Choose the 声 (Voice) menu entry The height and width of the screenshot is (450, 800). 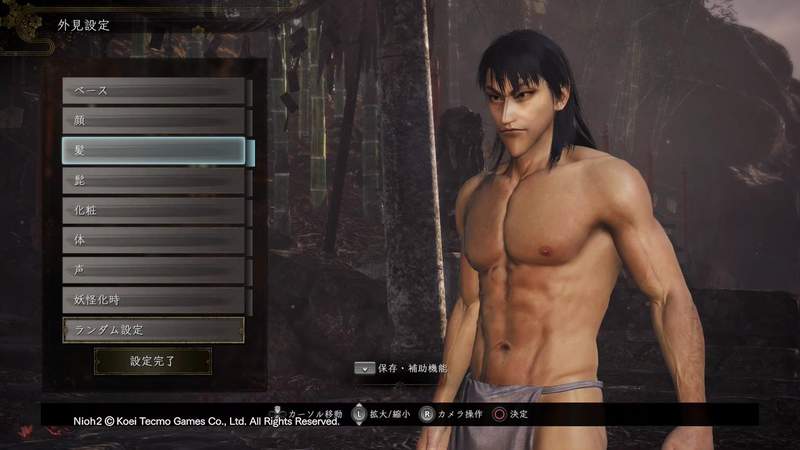[x=154, y=270]
